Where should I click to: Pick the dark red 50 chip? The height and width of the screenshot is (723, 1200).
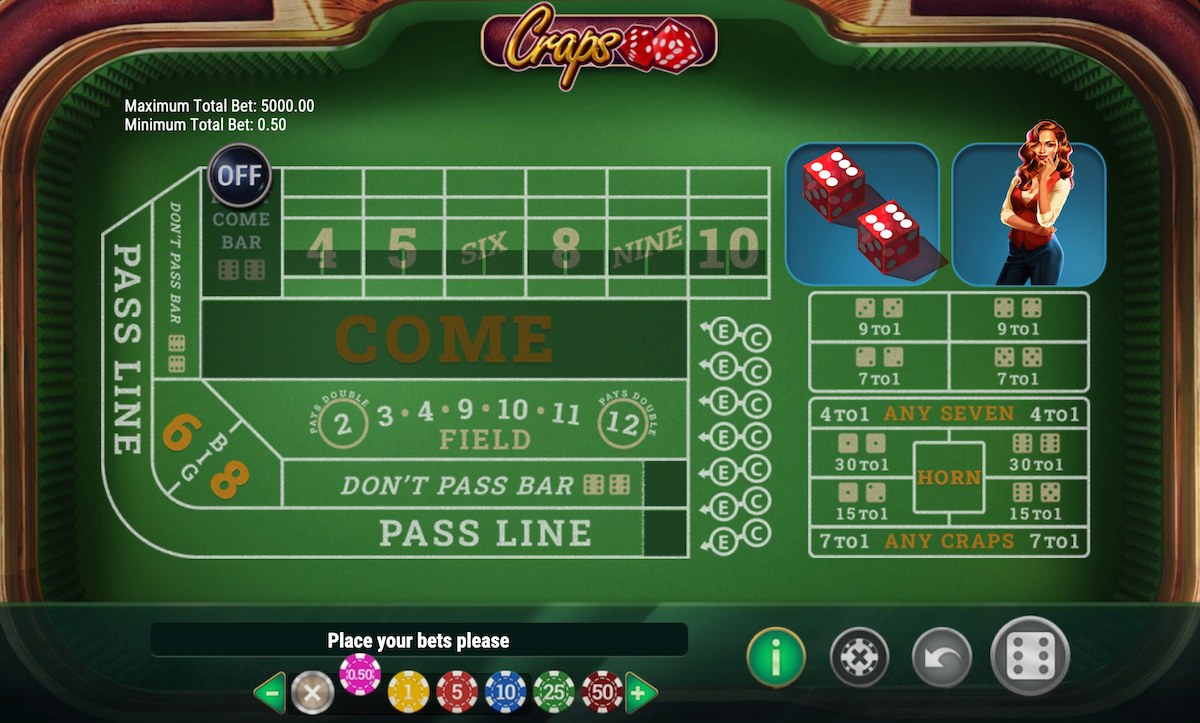click(x=602, y=691)
